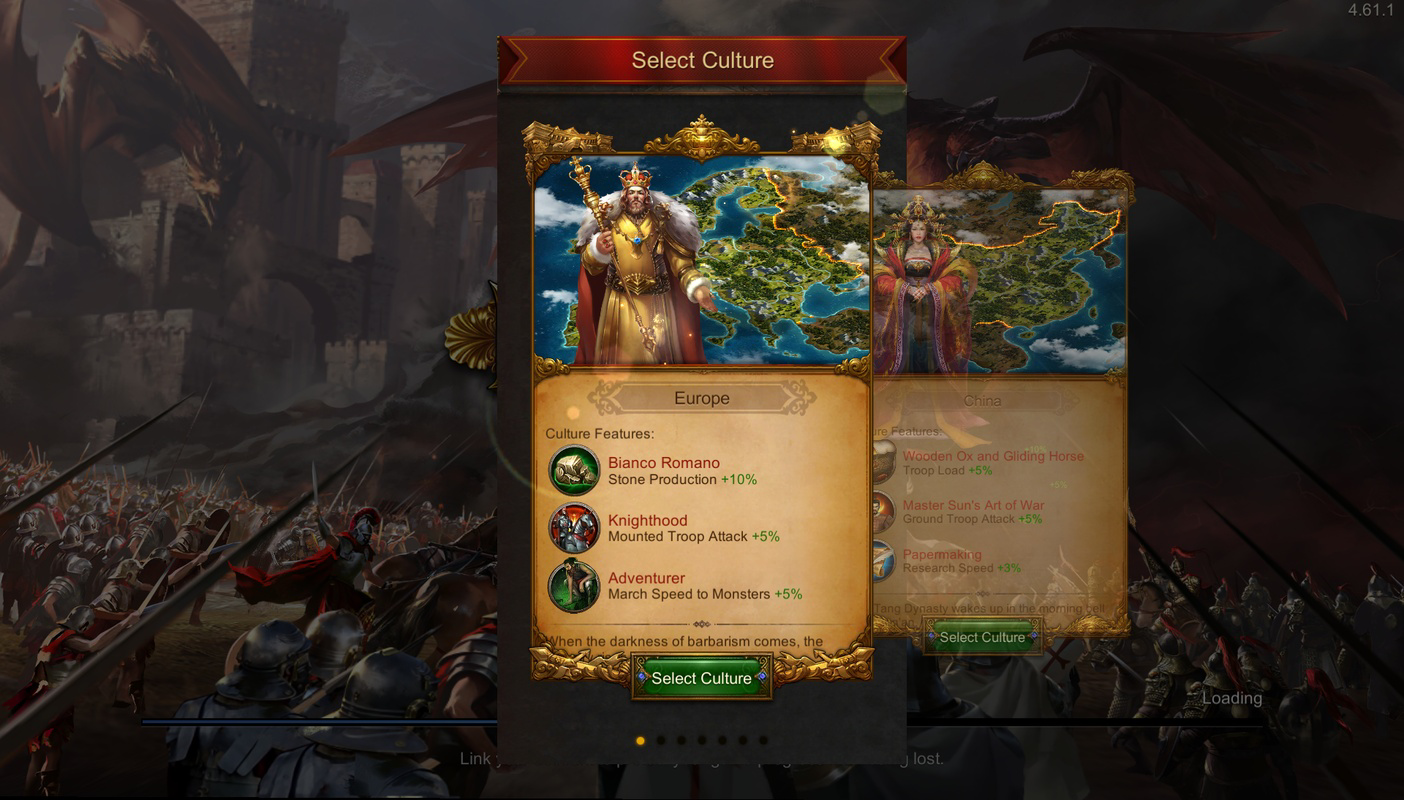Viewport: 1404px width, 800px height.
Task: Click the Adventurer march speed icon
Action: pos(576,586)
